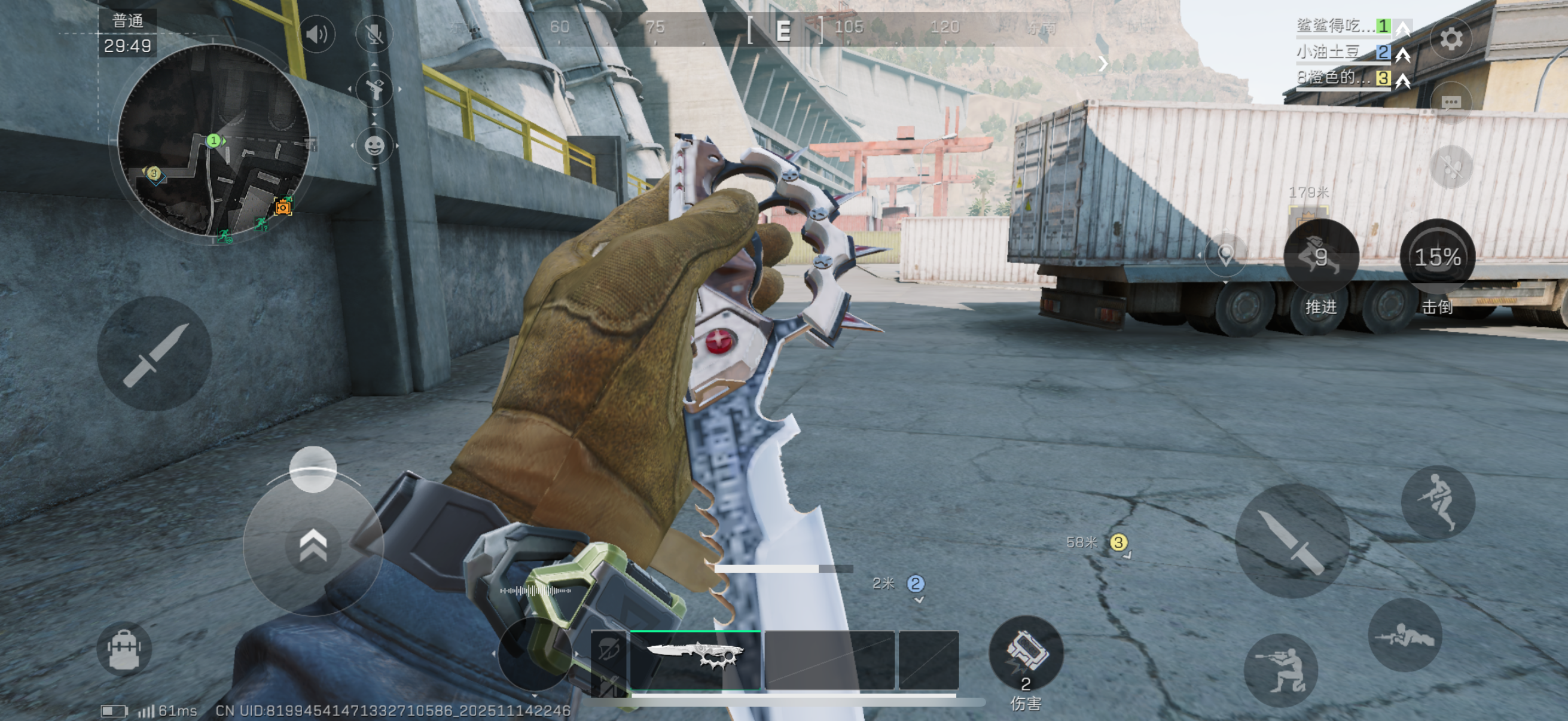The width and height of the screenshot is (1568, 721).
Task: Open the soldier gesture selector icon
Action: [374, 89]
